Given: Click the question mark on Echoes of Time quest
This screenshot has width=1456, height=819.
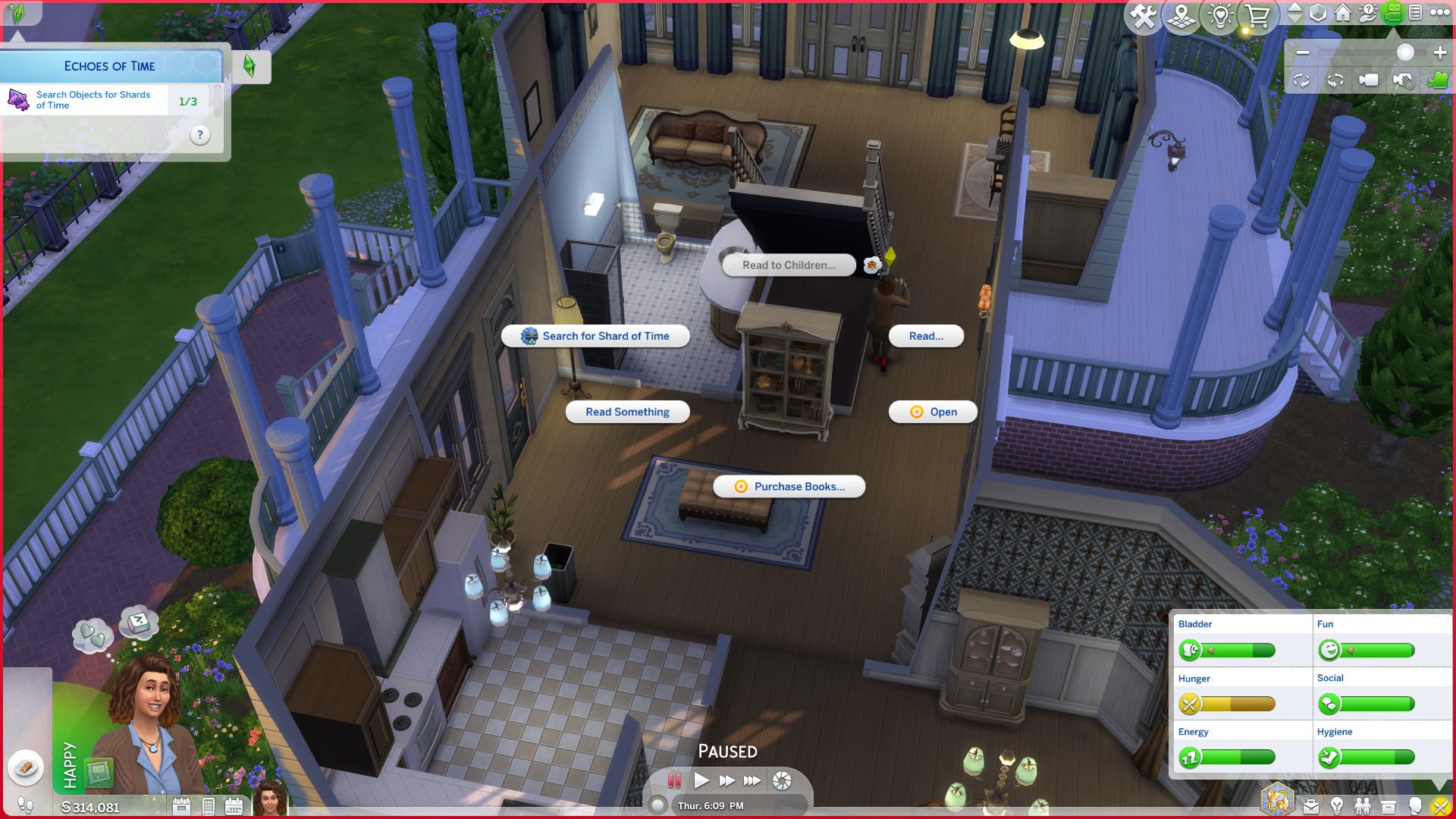Looking at the screenshot, I should click(200, 136).
